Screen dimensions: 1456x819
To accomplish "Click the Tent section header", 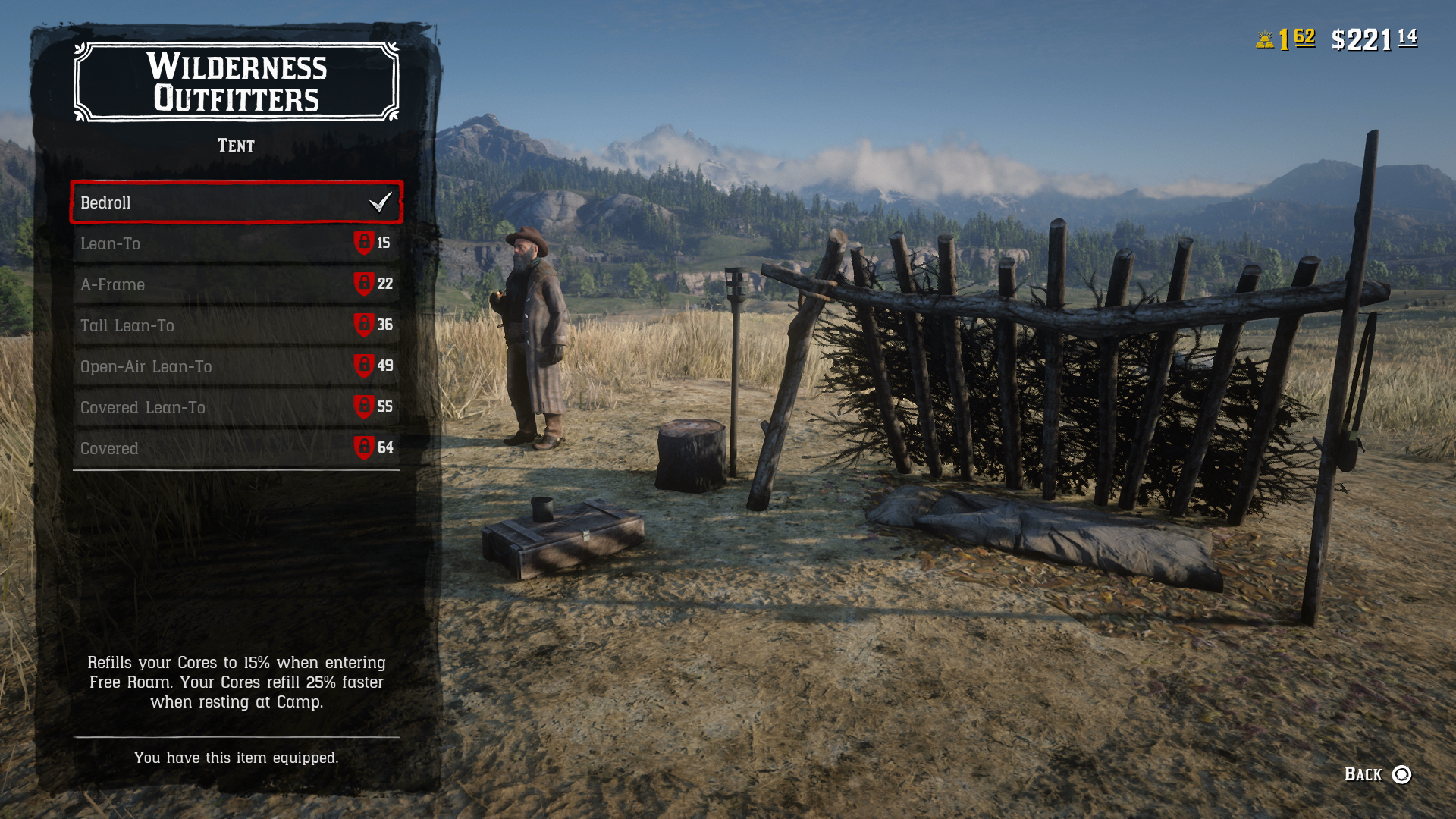I will [236, 145].
